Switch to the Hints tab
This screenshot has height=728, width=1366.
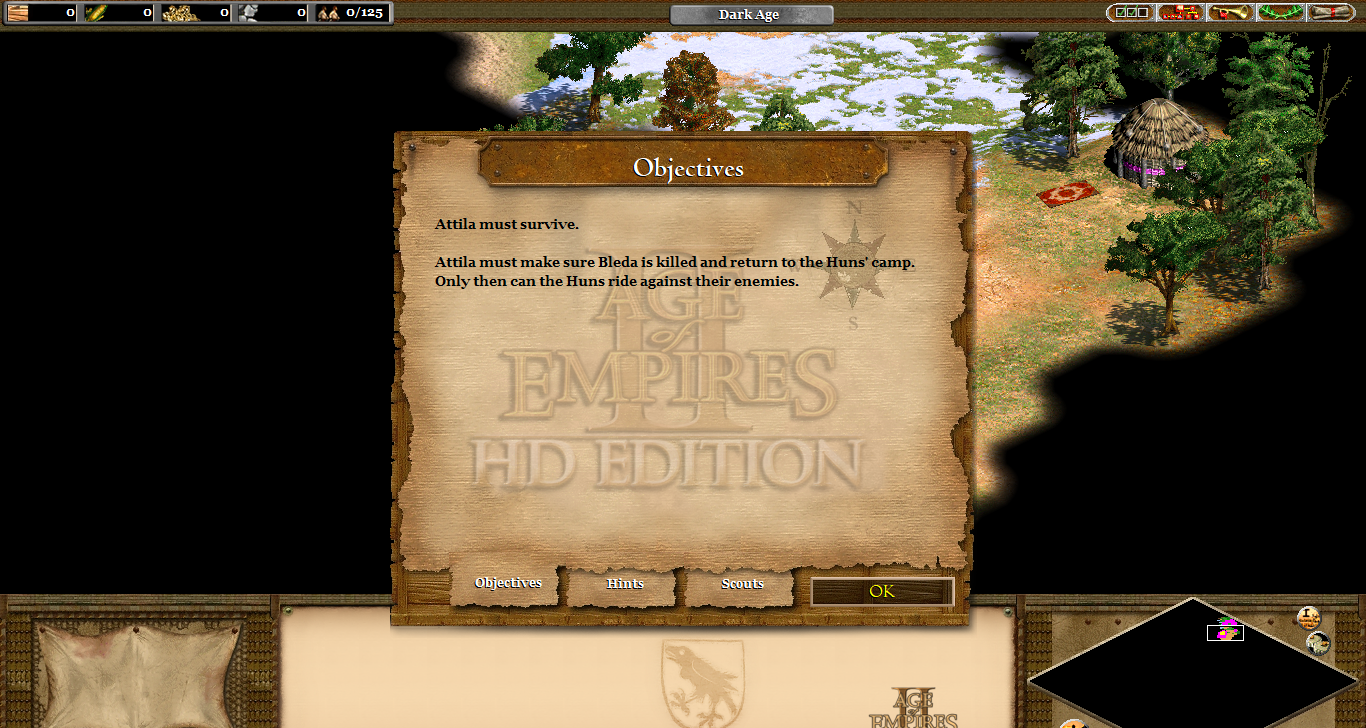pyautogui.click(x=625, y=584)
